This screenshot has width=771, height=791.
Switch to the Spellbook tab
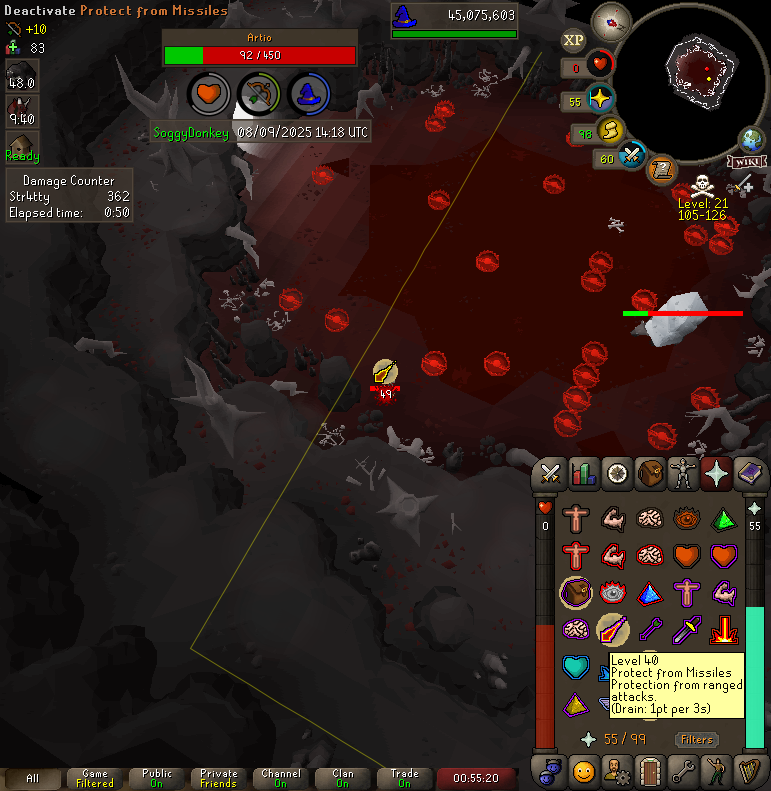(x=752, y=473)
